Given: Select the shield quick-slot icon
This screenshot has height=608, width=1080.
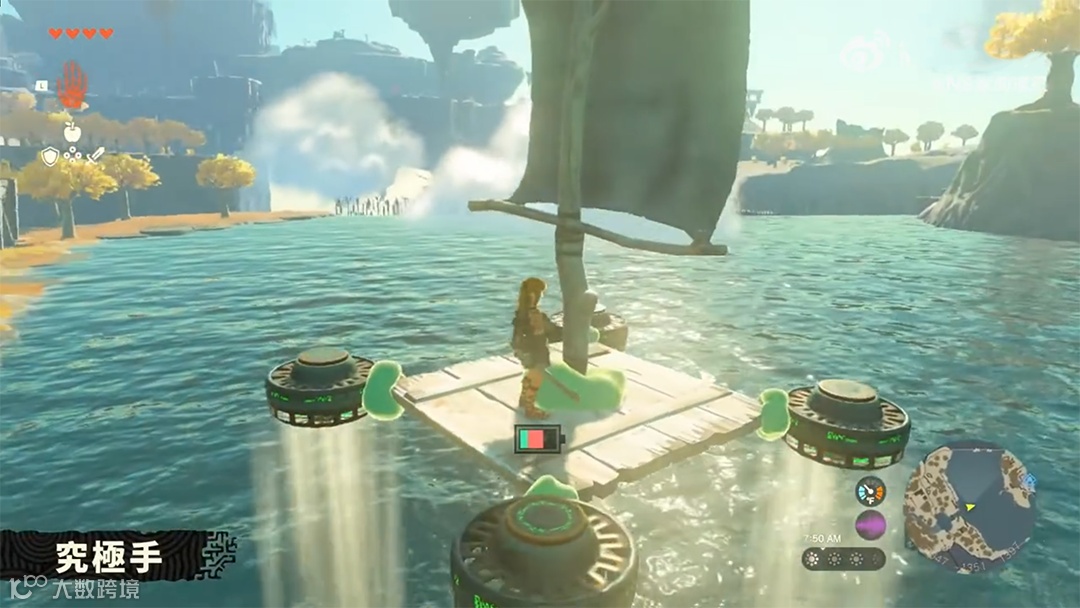Looking at the screenshot, I should (49, 156).
